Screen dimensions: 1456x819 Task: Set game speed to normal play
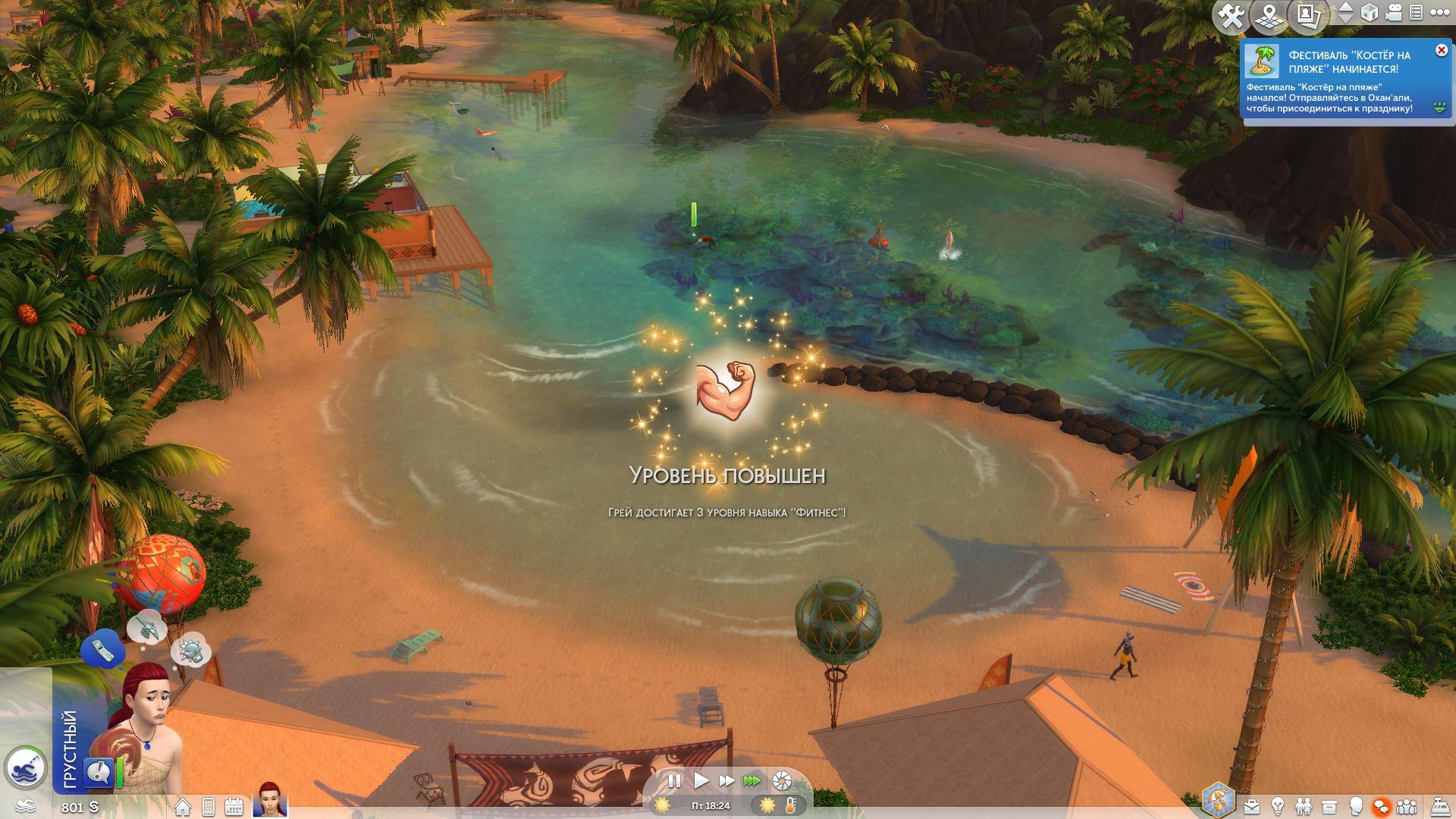coord(701,780)
